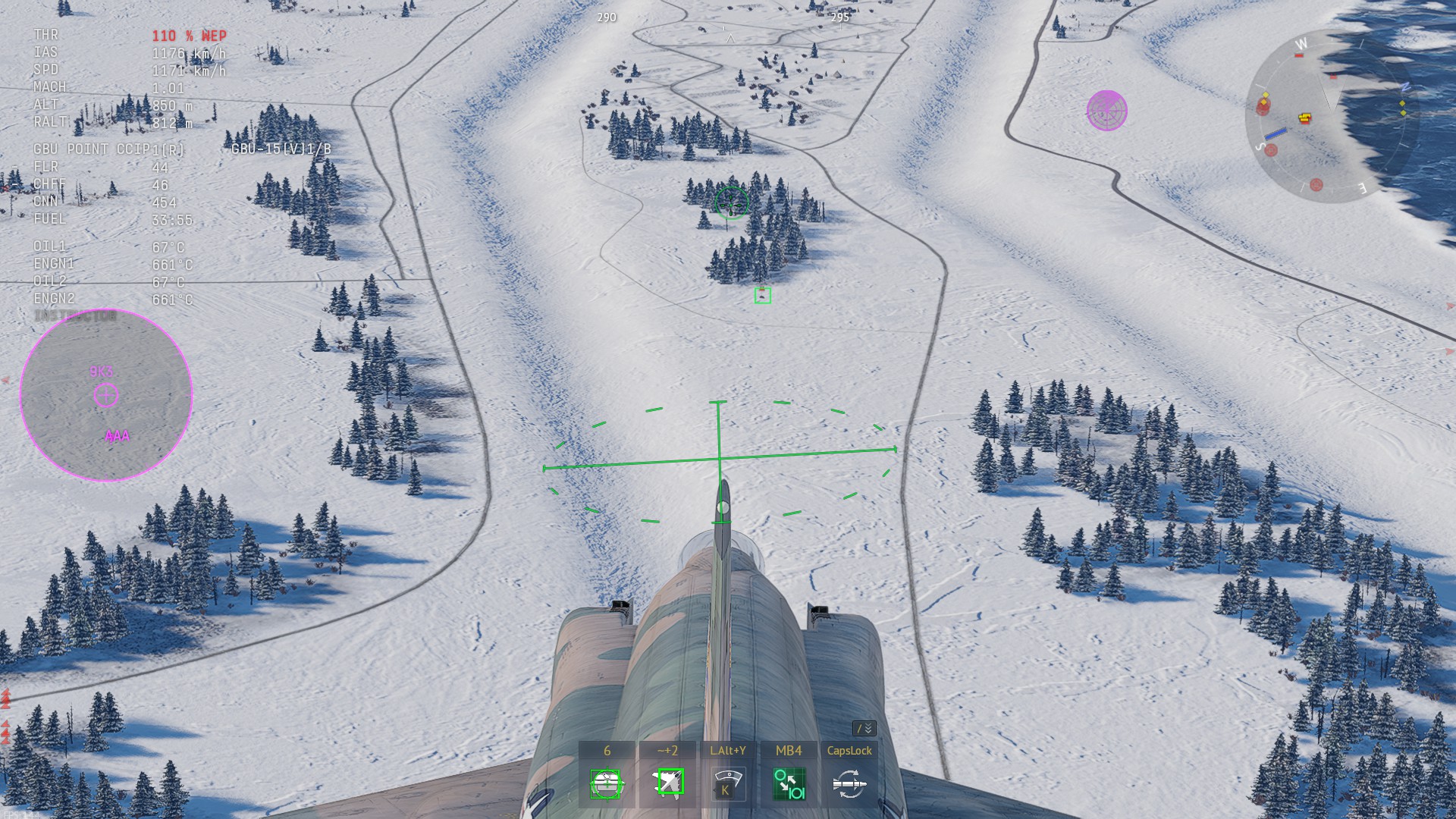Click the radar scan gauge icon
Viewport: 1456px width, 819px height.
727,784
